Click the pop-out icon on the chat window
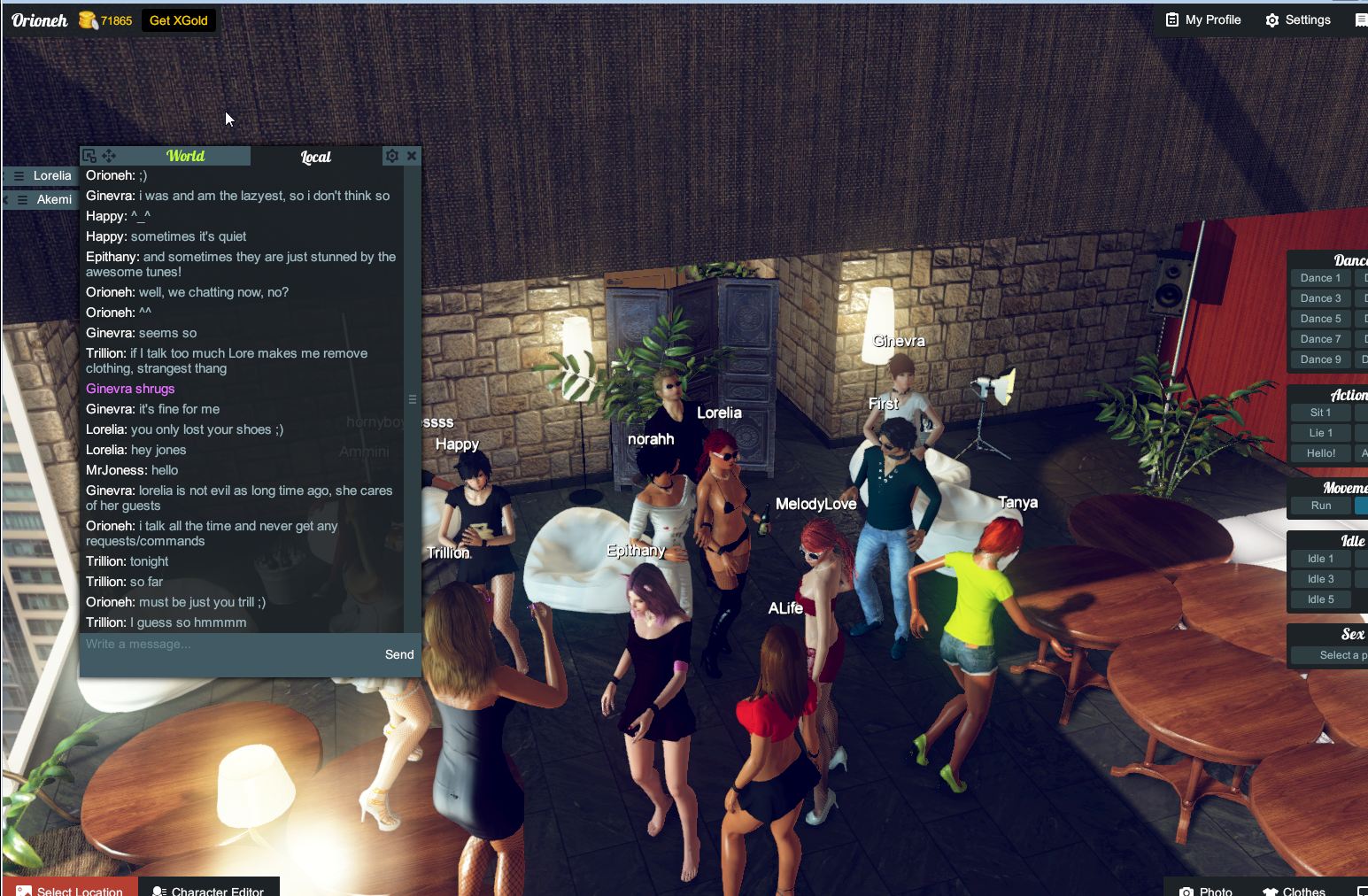 click(88, 156)
